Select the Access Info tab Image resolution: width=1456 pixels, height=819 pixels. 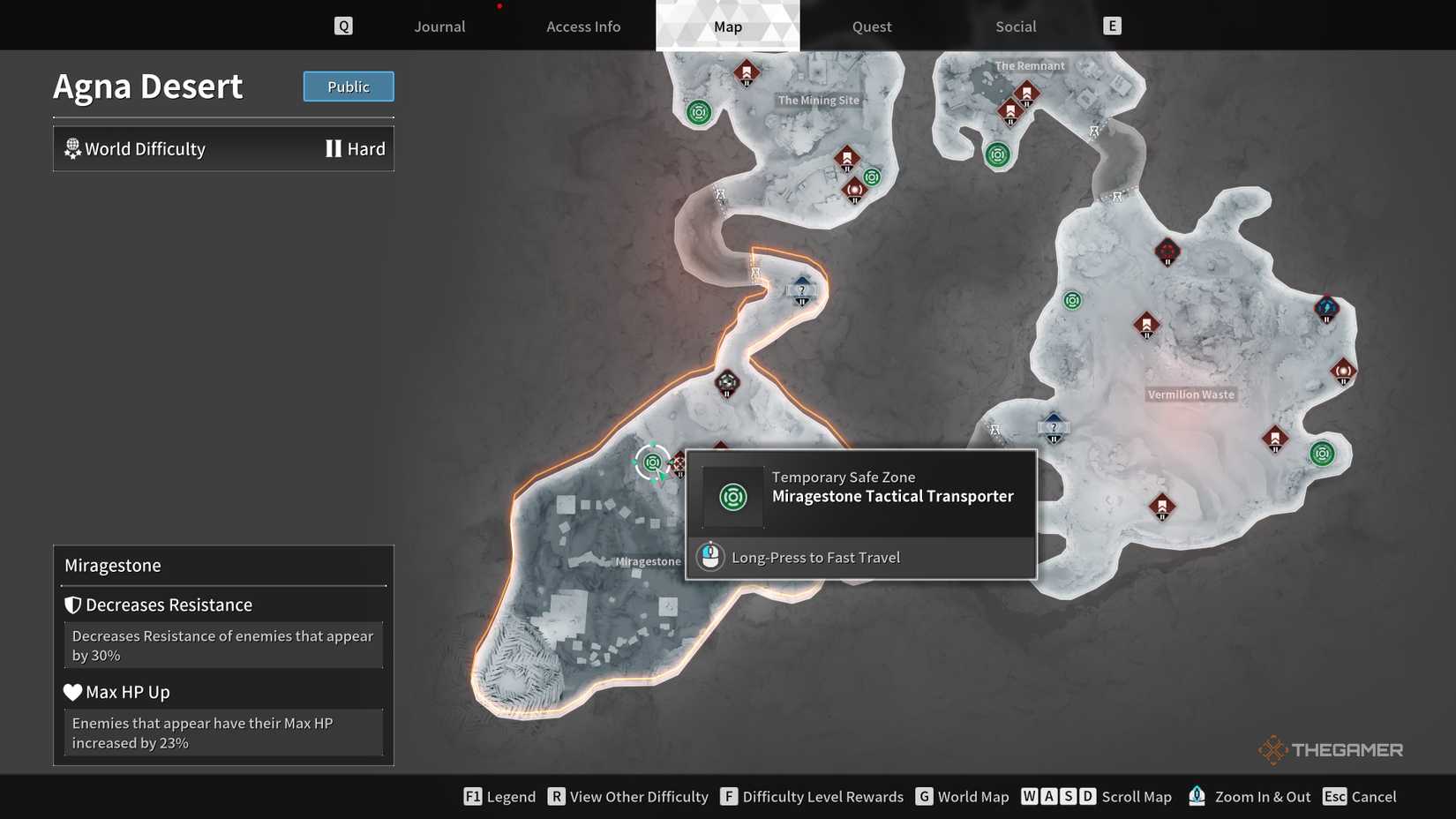[582, 26]
